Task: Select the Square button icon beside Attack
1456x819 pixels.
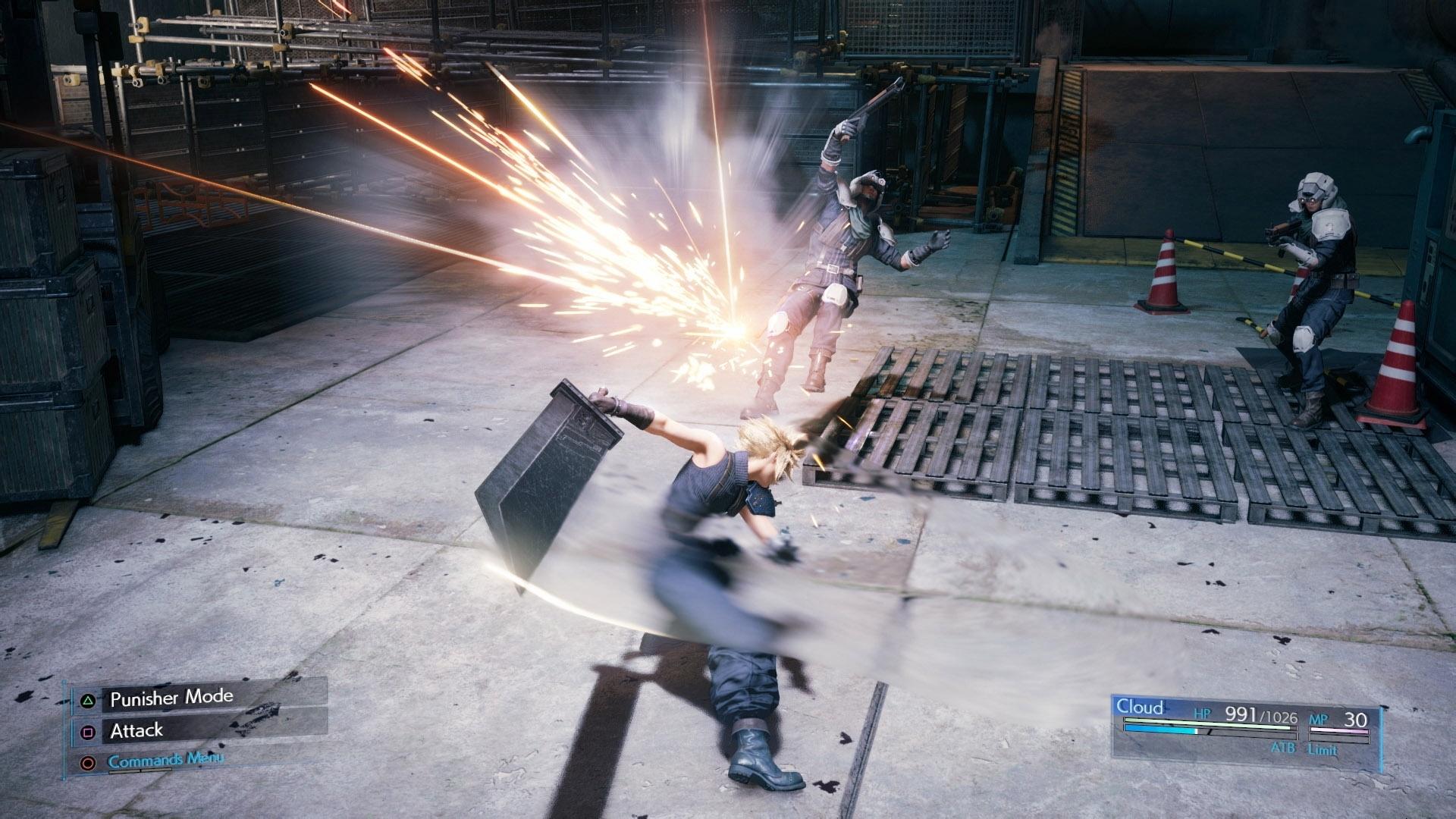Action: click(88, 731)
